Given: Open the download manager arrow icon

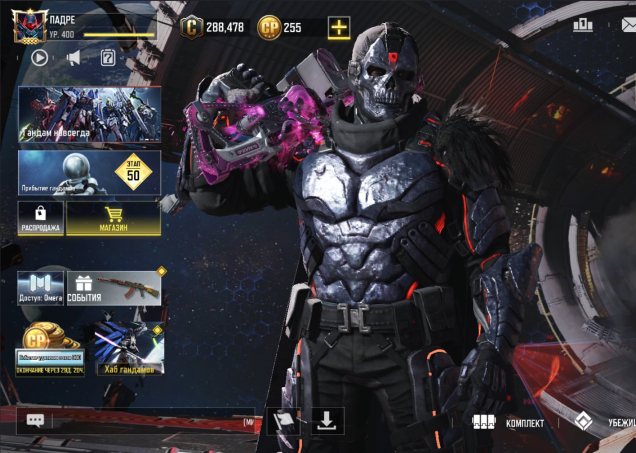Looking at the screenshot, I should [x=327, y=420].
